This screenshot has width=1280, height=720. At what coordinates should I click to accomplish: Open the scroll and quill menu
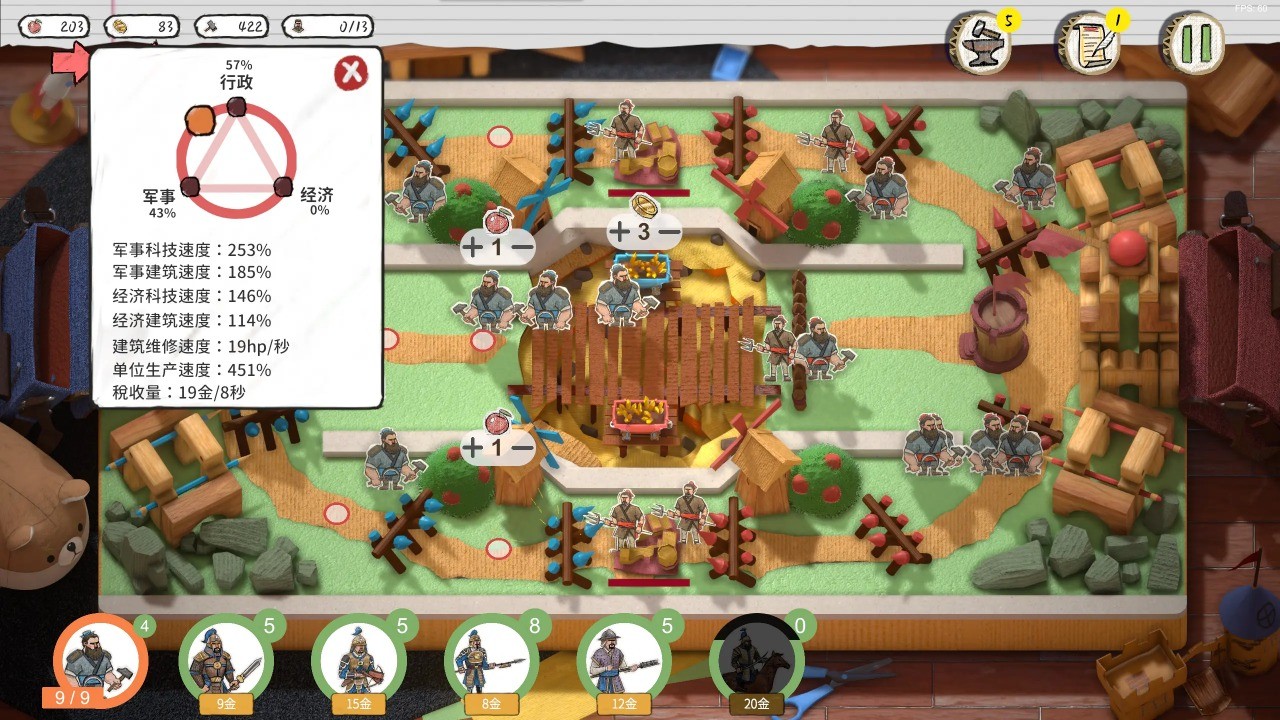pyautogui.click(x=1089, y=44)
